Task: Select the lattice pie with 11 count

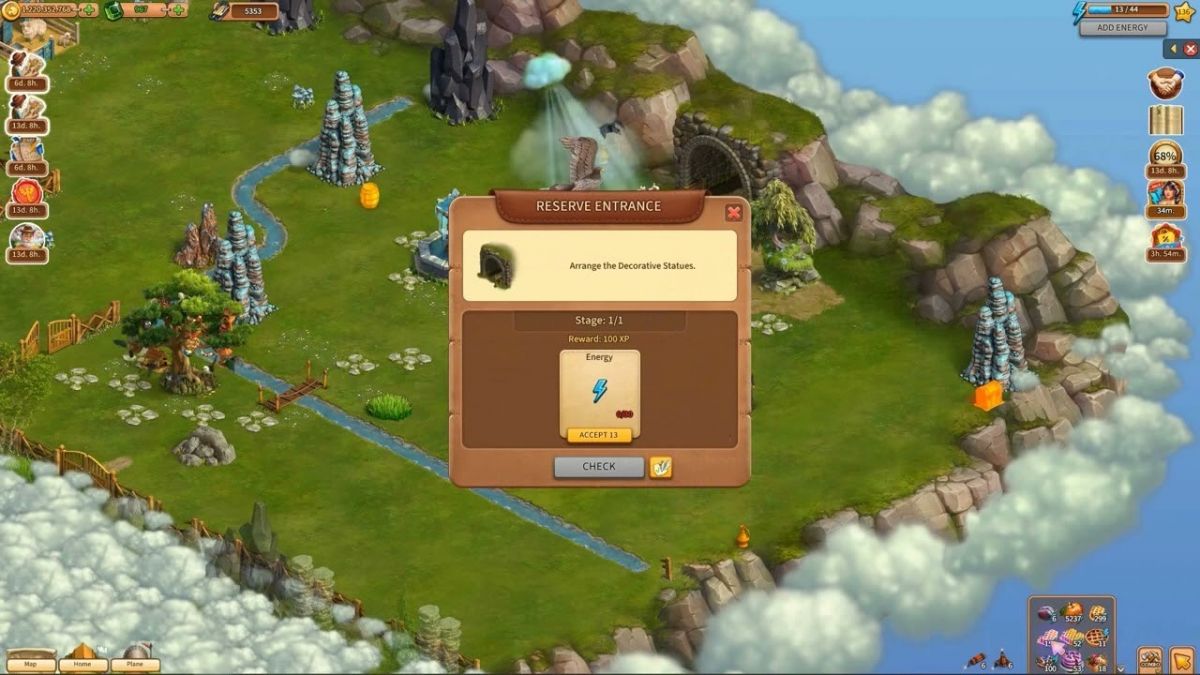Action: [x=1096, y=638]
